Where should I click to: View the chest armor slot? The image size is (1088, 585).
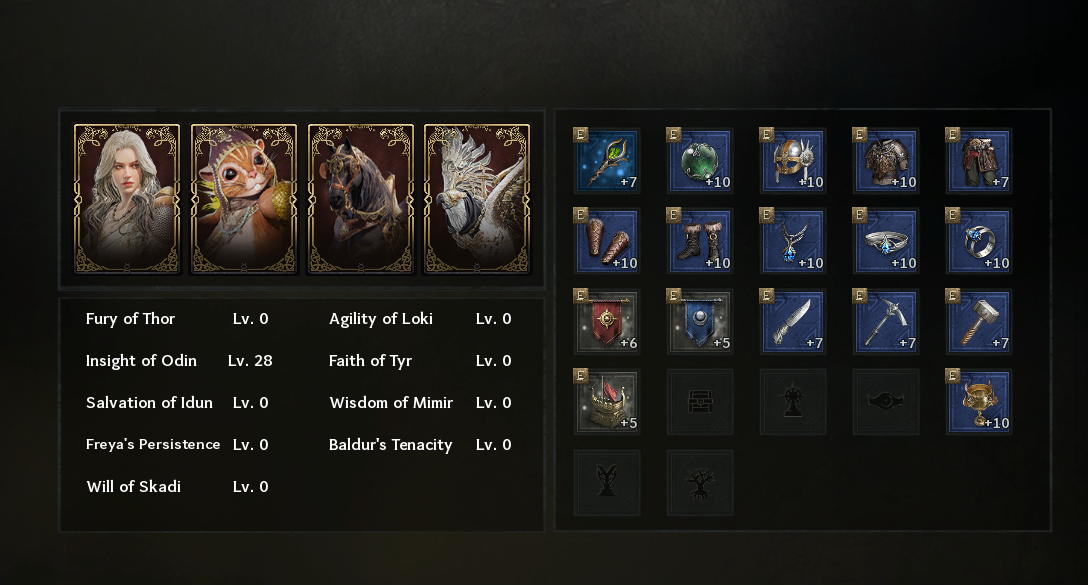(886, 161)
